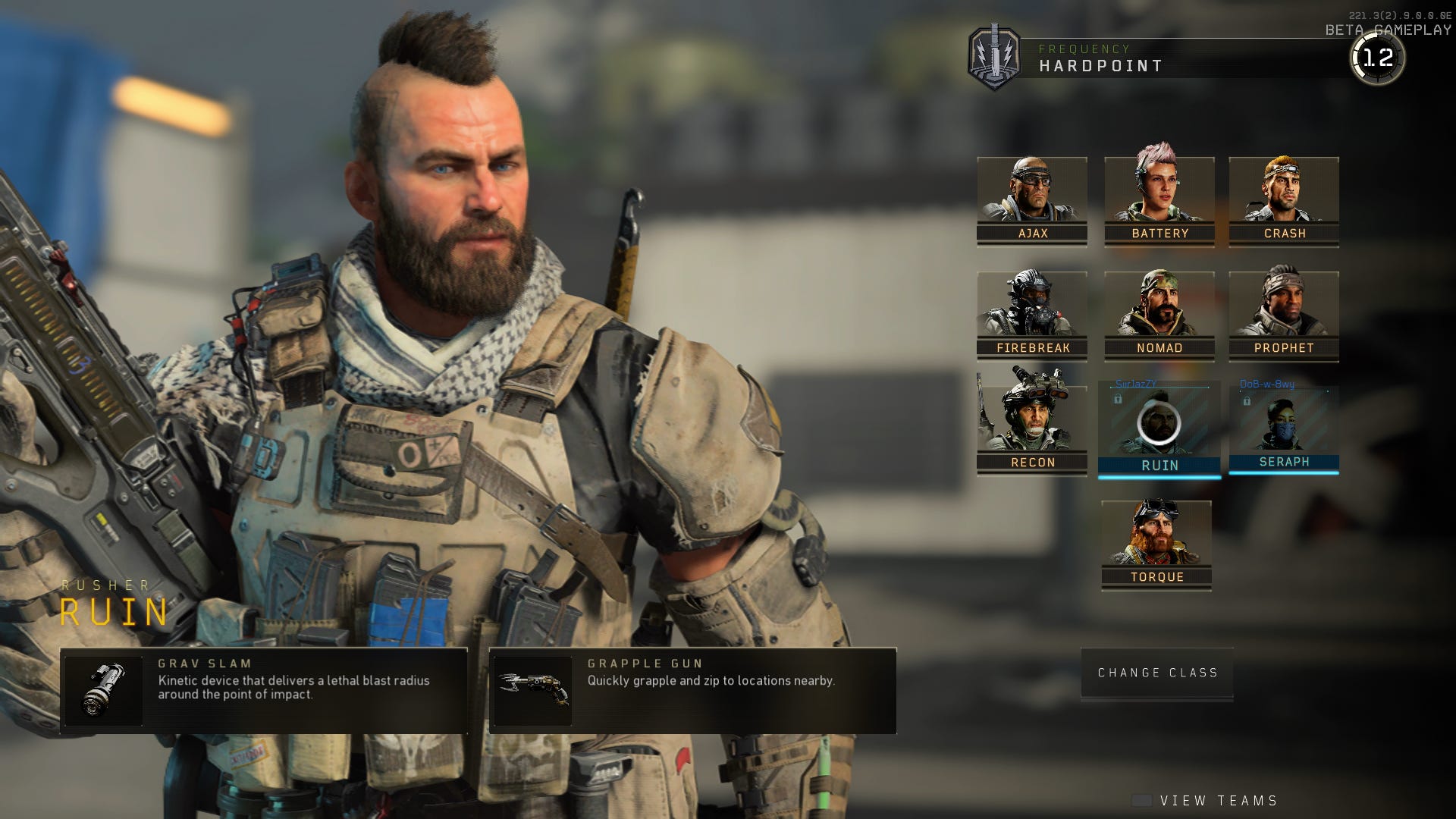The image size is (1456, 819).
Task: Toggle the View Teams checkbox
Action: 1141,799
